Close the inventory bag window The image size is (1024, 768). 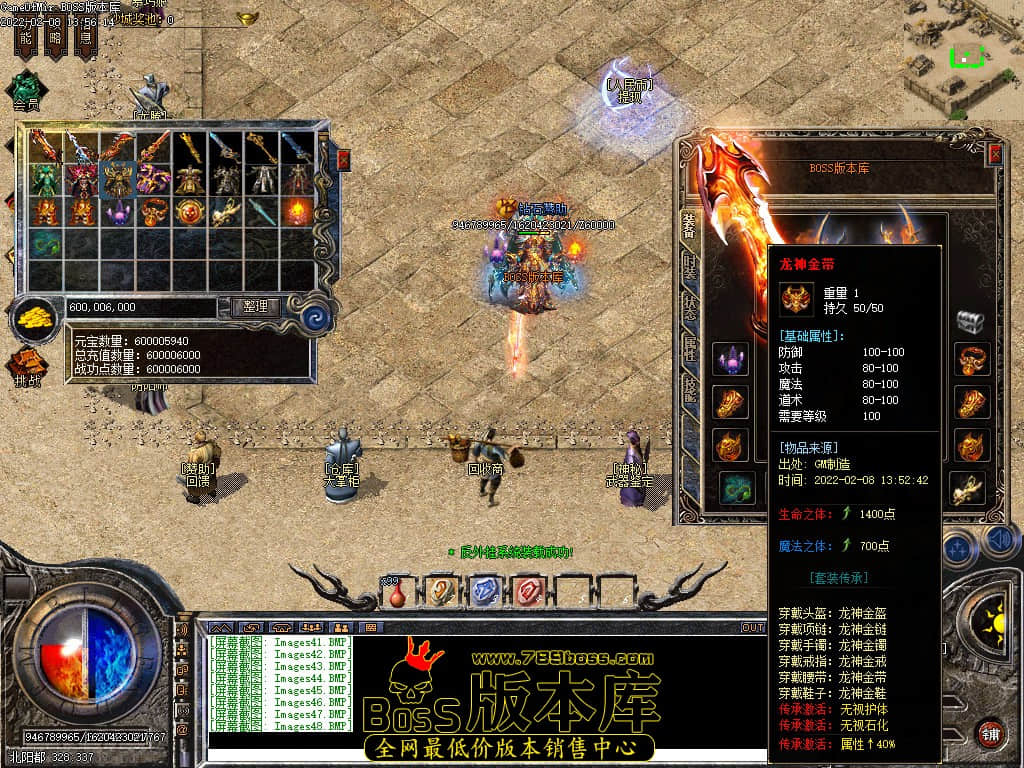pyautogui.click(x=344, y=160)
